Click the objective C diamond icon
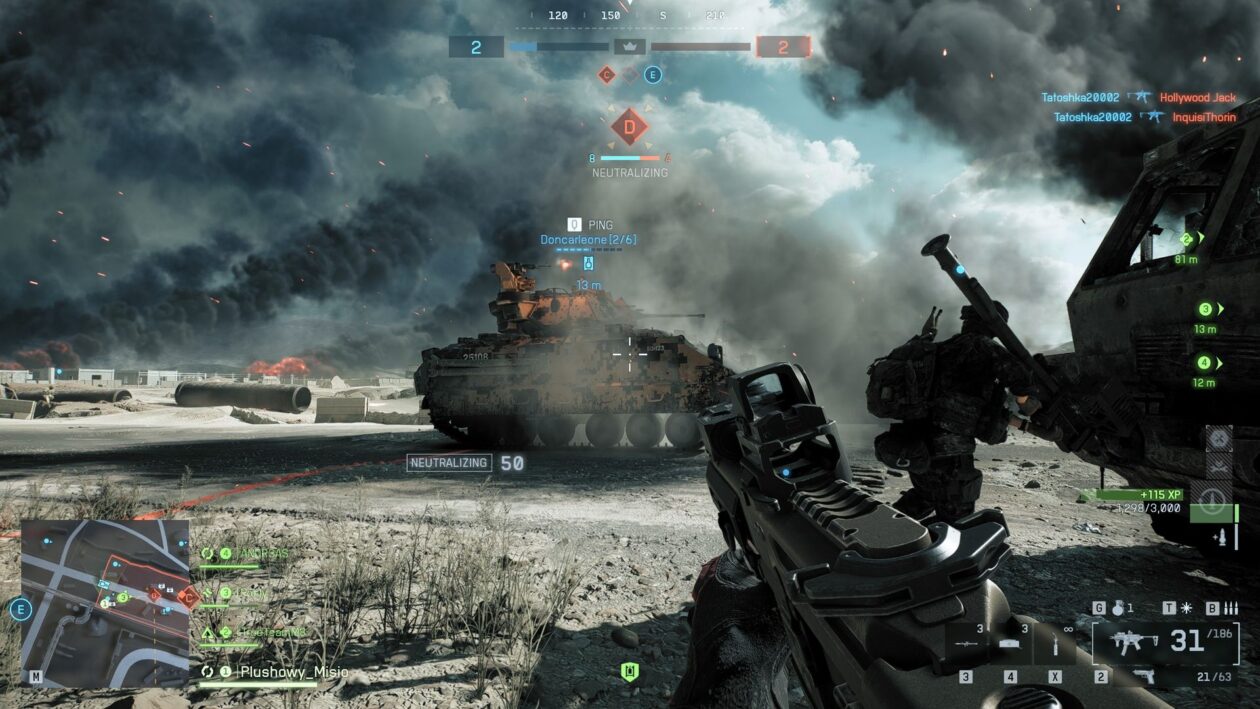The image size is (1260, 709). click(x=606, y=74)
